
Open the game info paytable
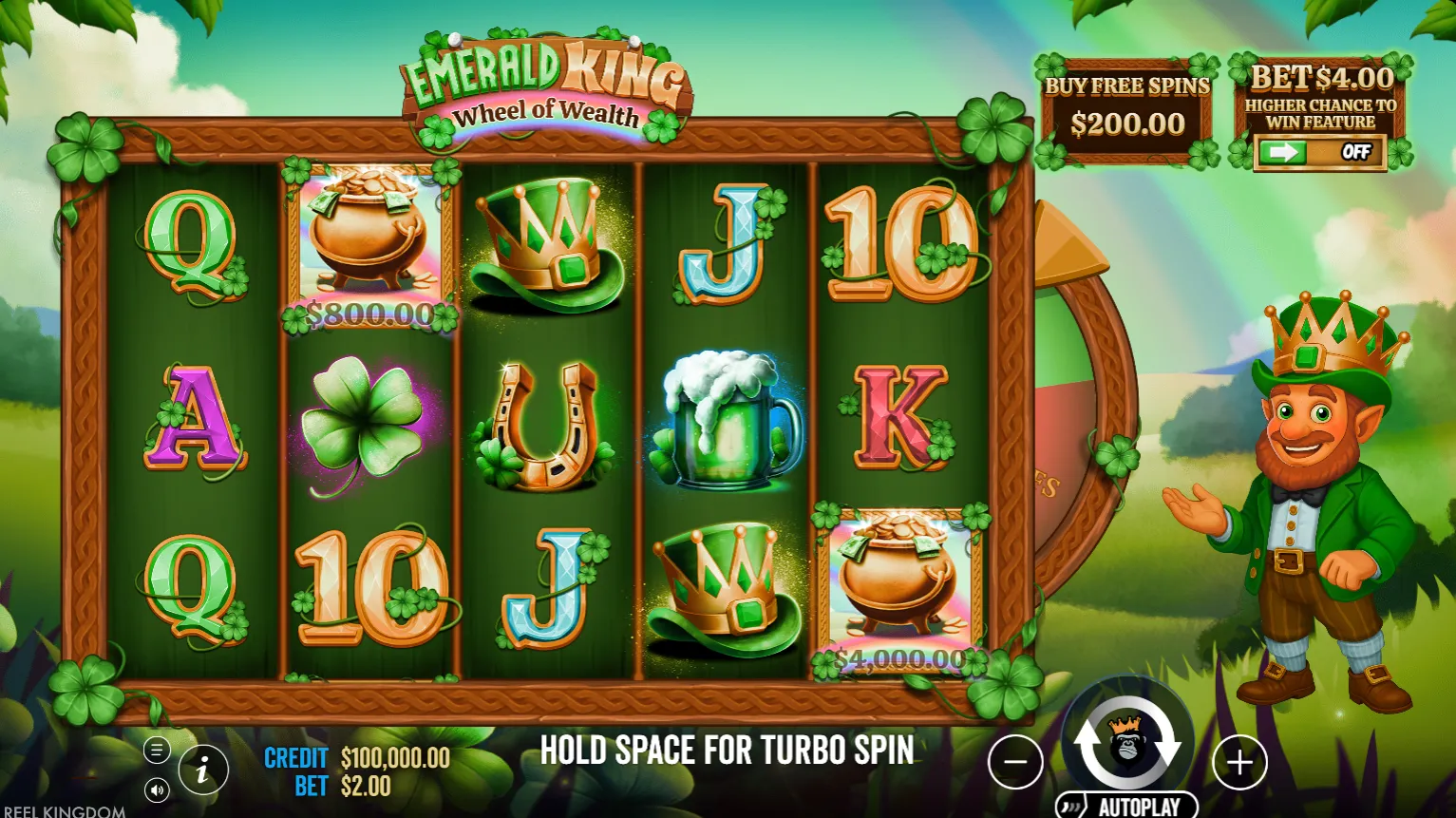pos(202,770)
